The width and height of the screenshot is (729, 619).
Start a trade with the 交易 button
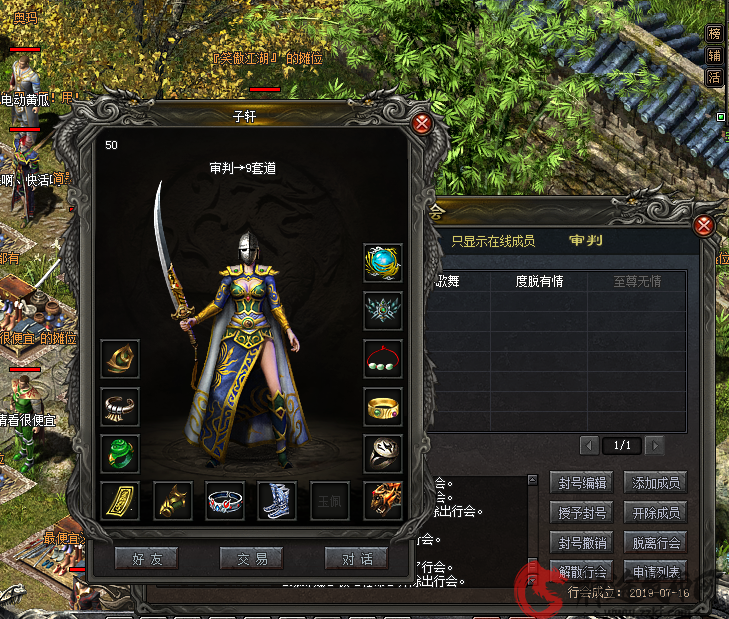(x=251, y=559)
